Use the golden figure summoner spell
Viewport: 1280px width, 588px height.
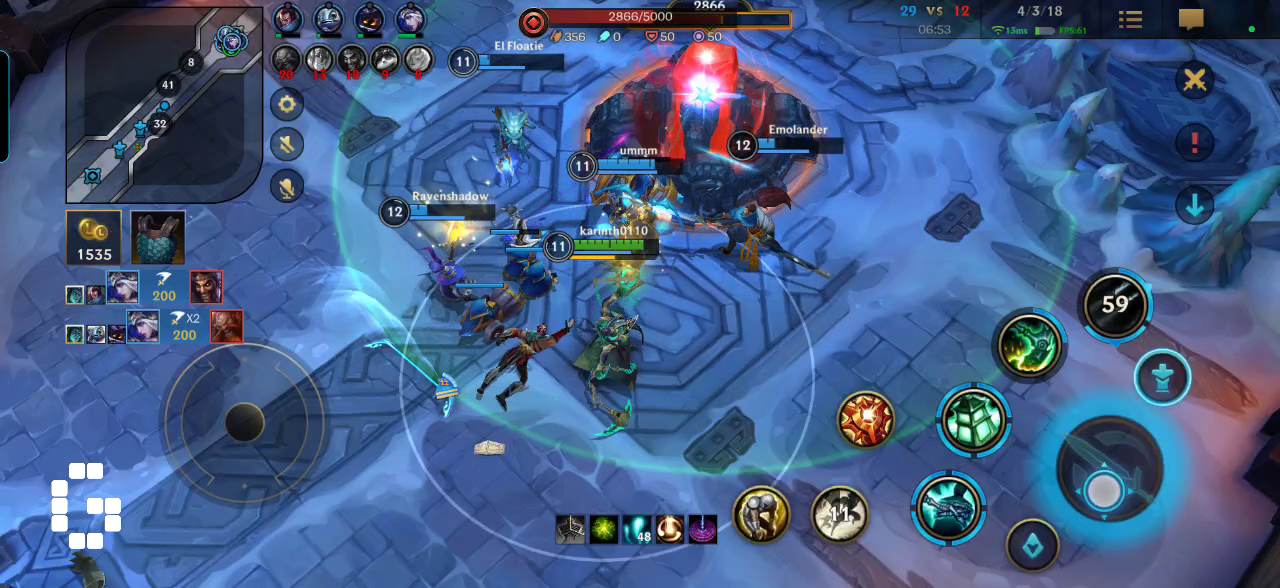click(761, 514)
